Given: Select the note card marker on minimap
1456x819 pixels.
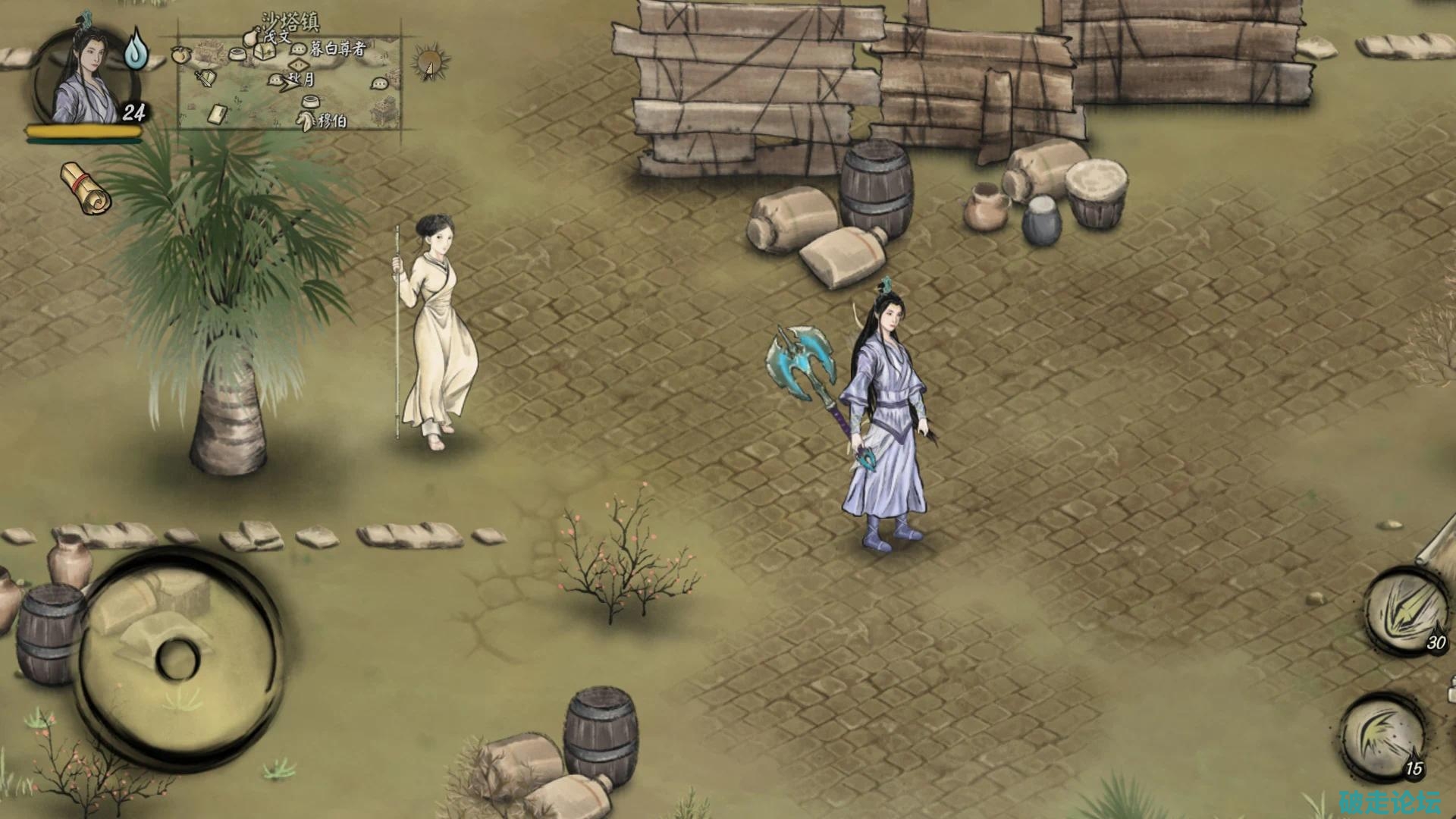Looking at the screenshot, I should click(217, 114).
